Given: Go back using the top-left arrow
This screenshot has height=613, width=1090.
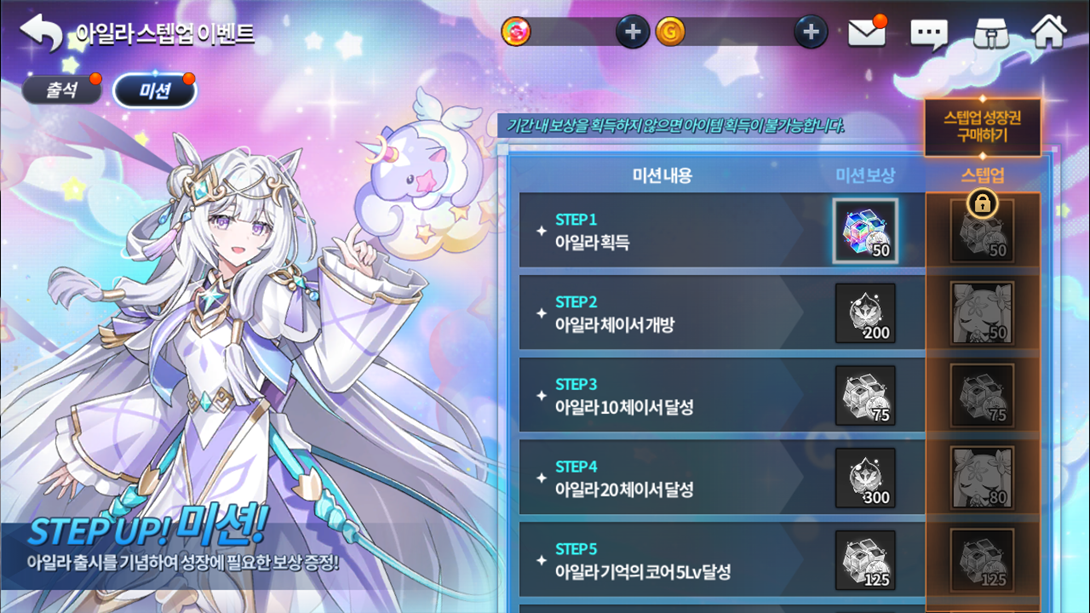Looking at the screenshot, I should click(x=40, y=33).
